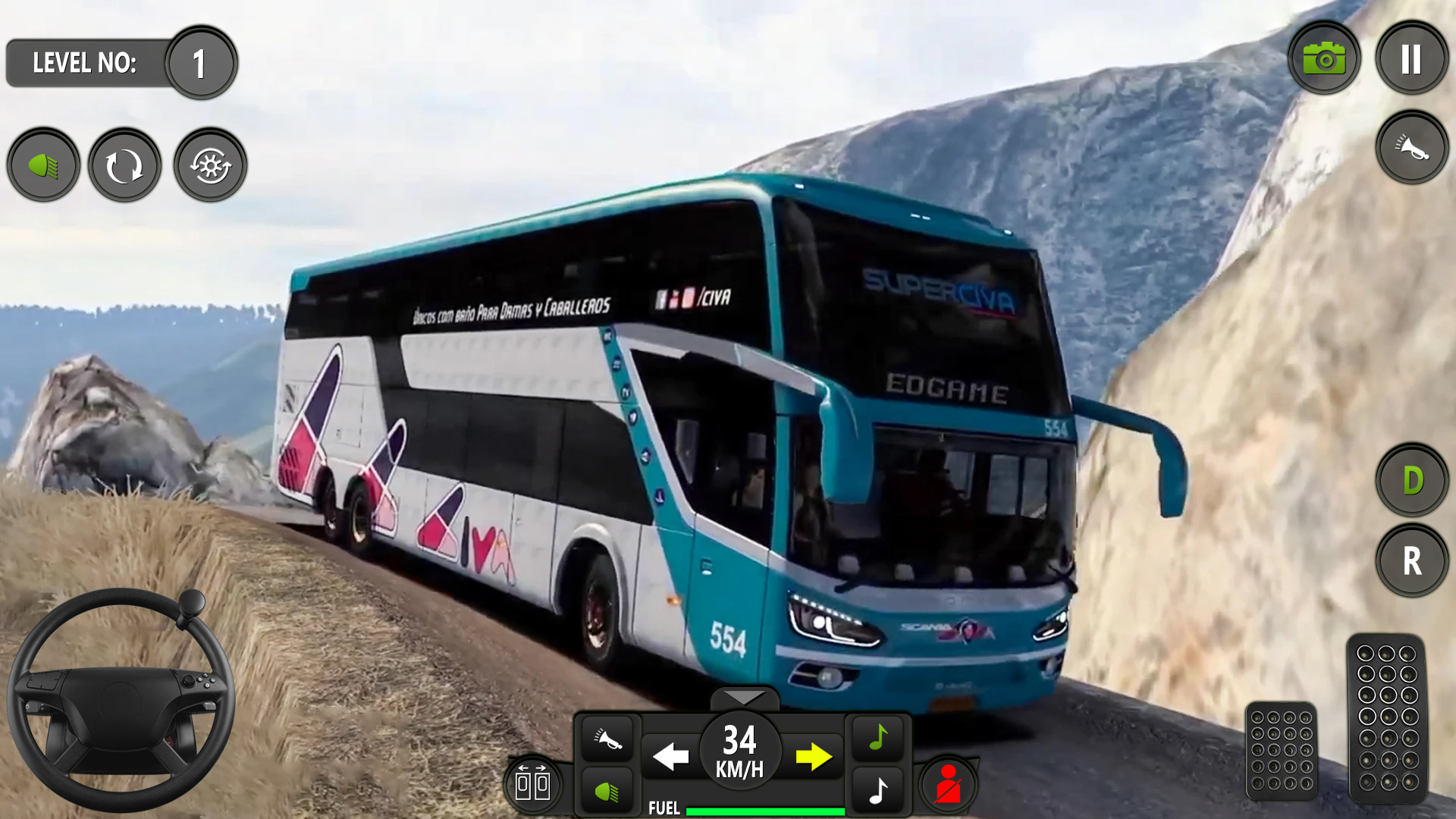Click the speedometer showing 34 KM/H
This screenshot has height=819, width=1456.
[x=739, y=749]
